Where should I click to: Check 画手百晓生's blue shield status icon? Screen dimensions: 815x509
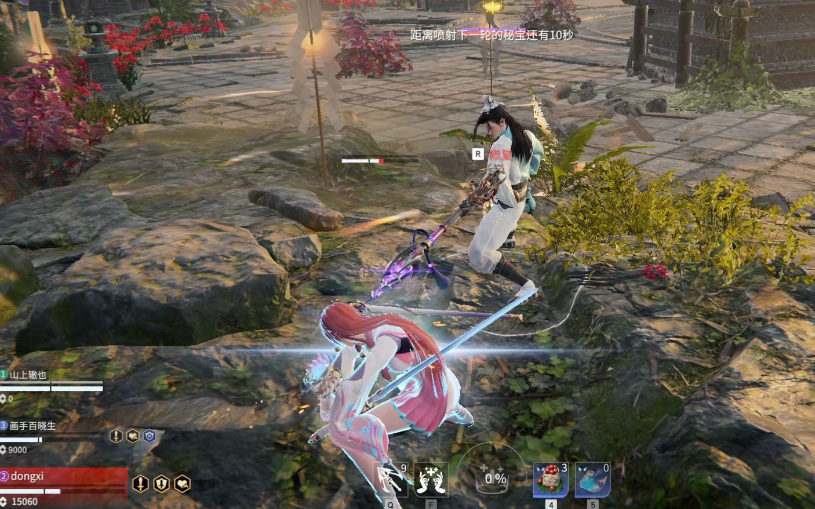click(x=149, y=436)
